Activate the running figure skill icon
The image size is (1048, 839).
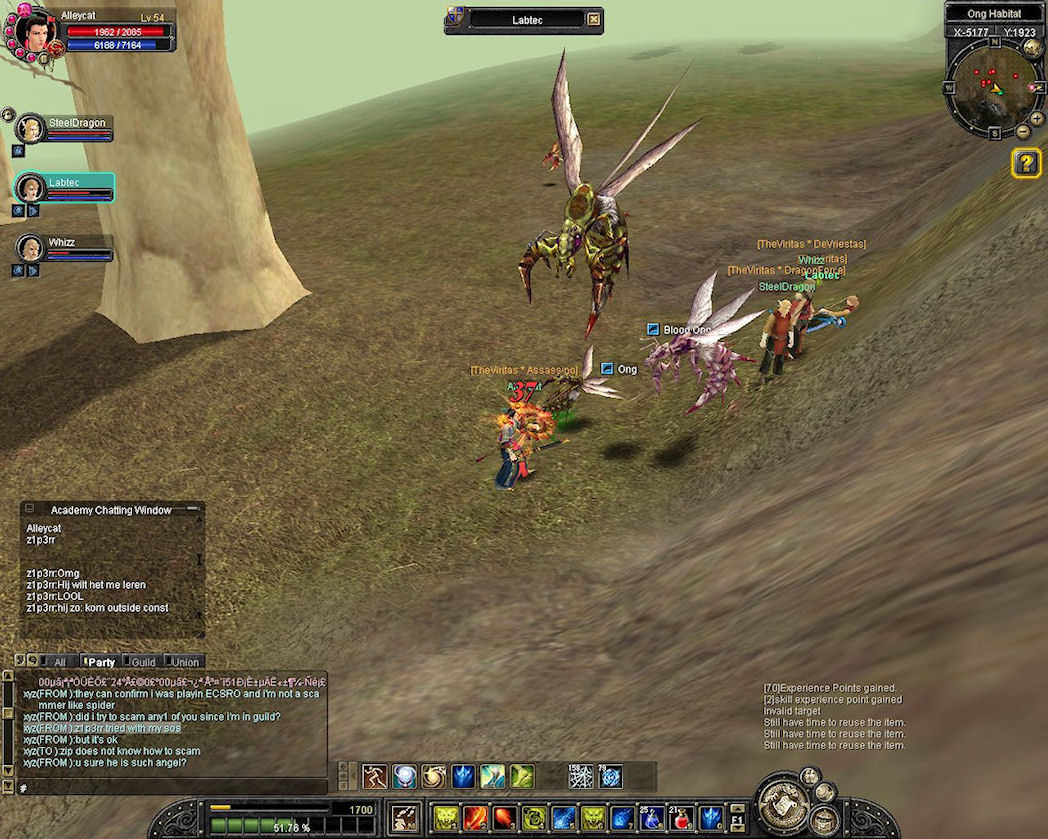click(x=374, y=776)
